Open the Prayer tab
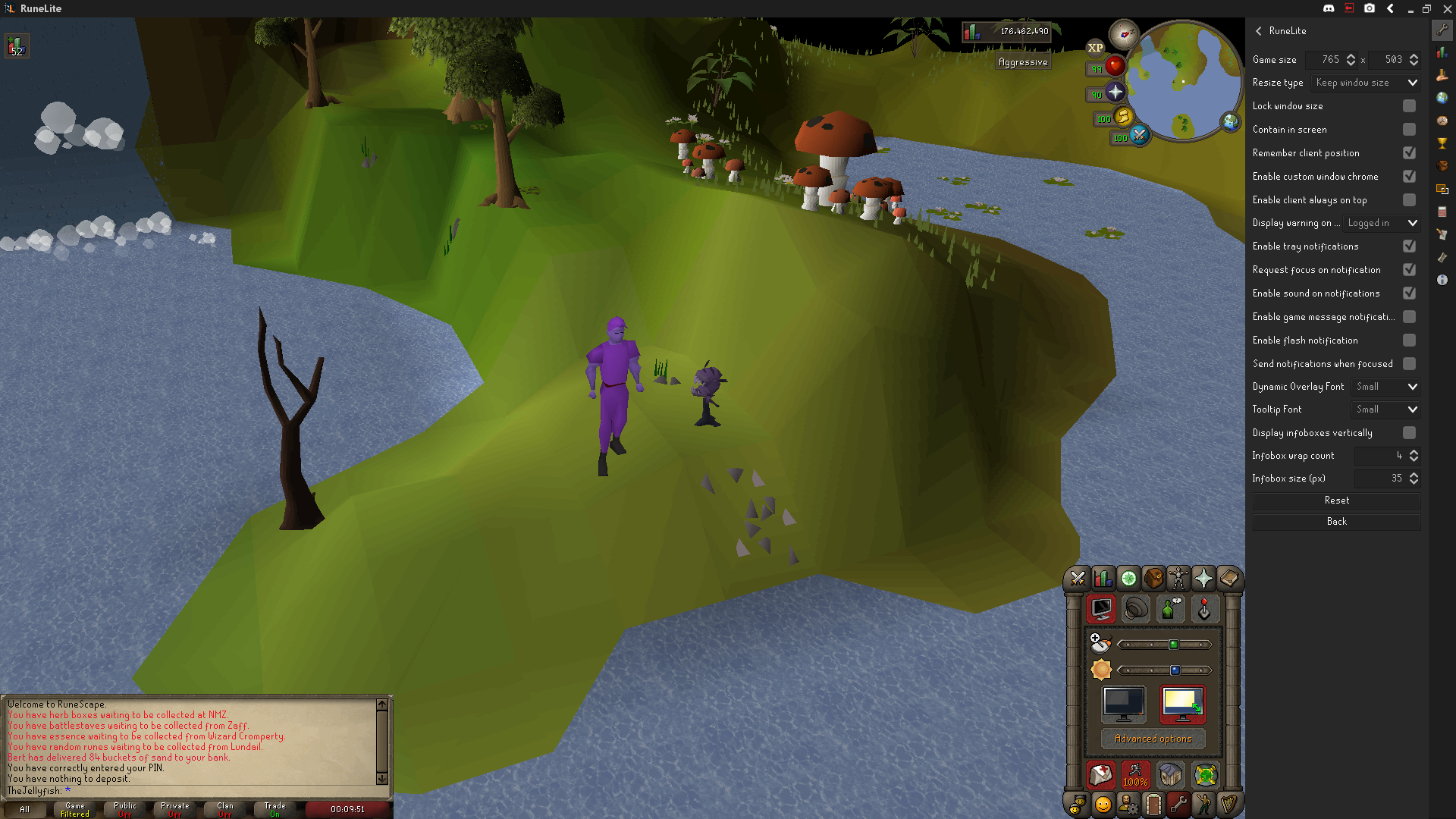This screenshot has width=1456, height=819. click(x=1204, y=579)
